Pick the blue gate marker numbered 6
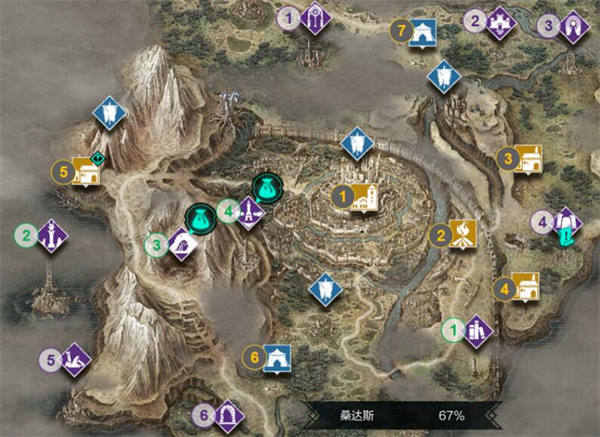The width and height of the screenshot is (600, 437). coord(275,356)
